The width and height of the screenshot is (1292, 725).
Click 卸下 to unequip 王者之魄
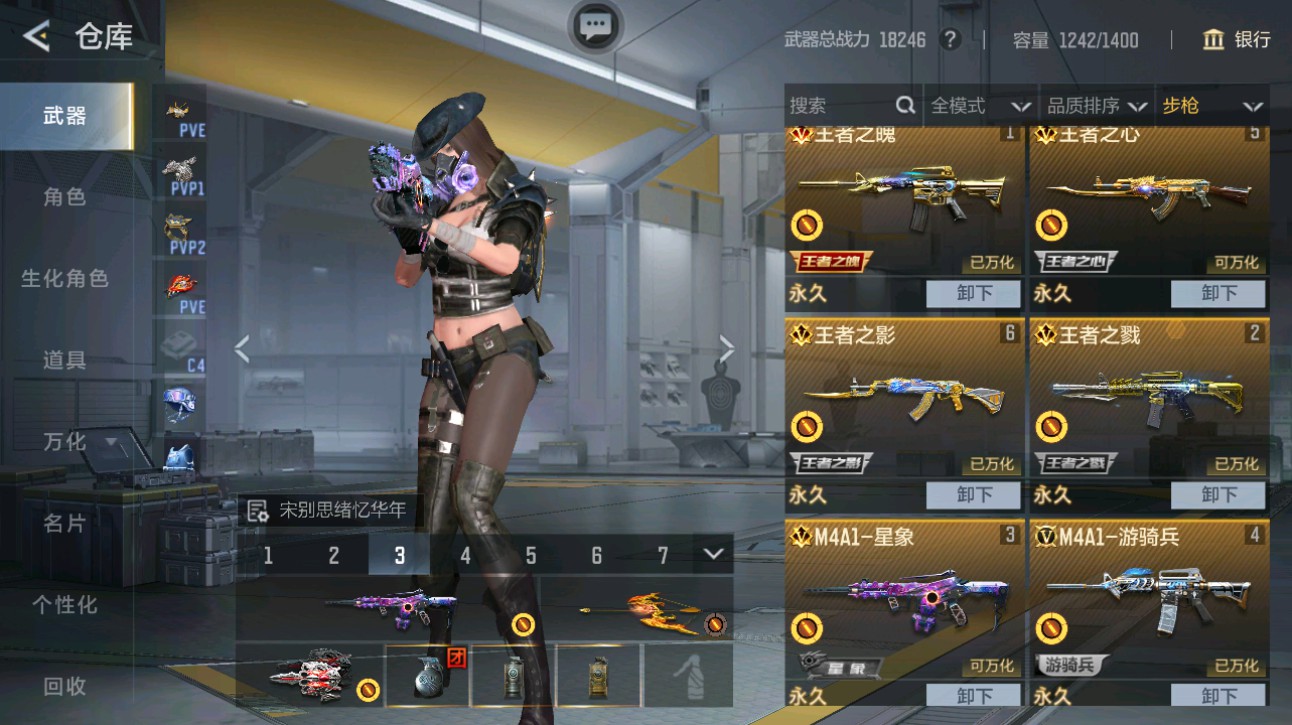[972, 293]
